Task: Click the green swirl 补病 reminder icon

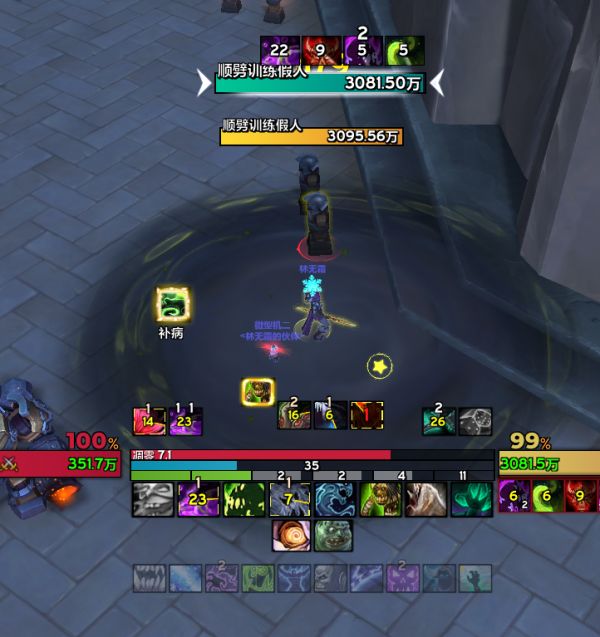Action: click(171, 304)
